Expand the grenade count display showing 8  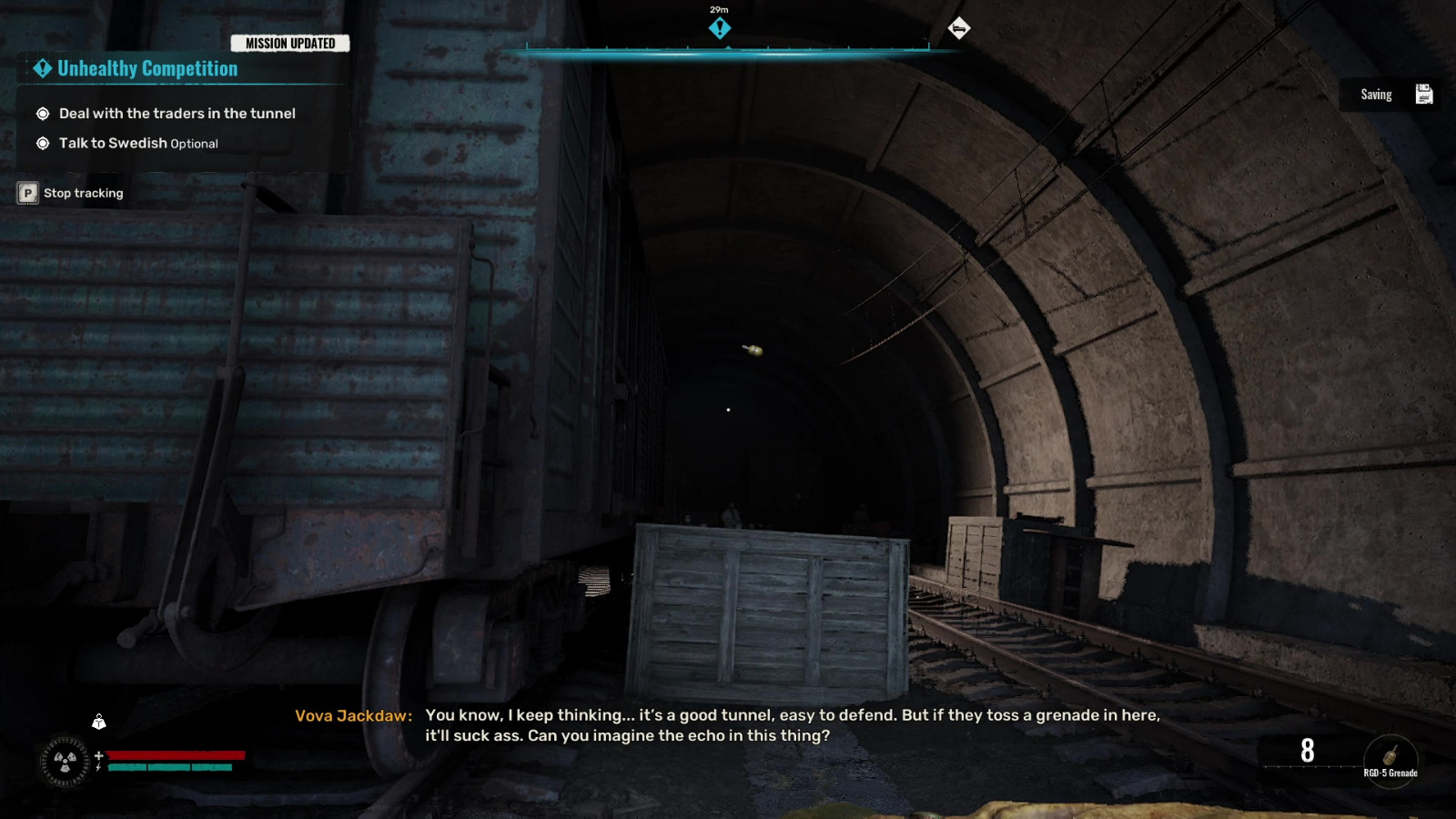pos(1307,753)
